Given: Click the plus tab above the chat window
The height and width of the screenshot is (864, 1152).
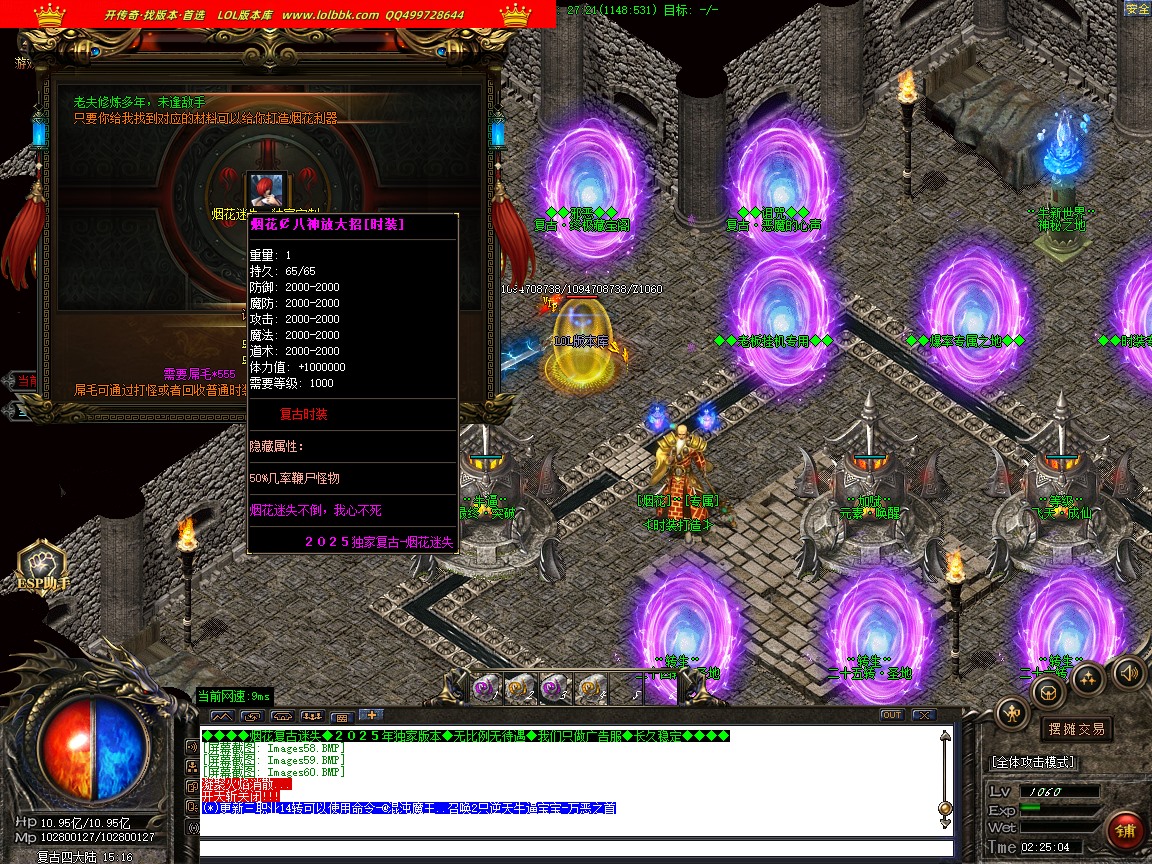Looking at the screenshot, I should [370, 715].
